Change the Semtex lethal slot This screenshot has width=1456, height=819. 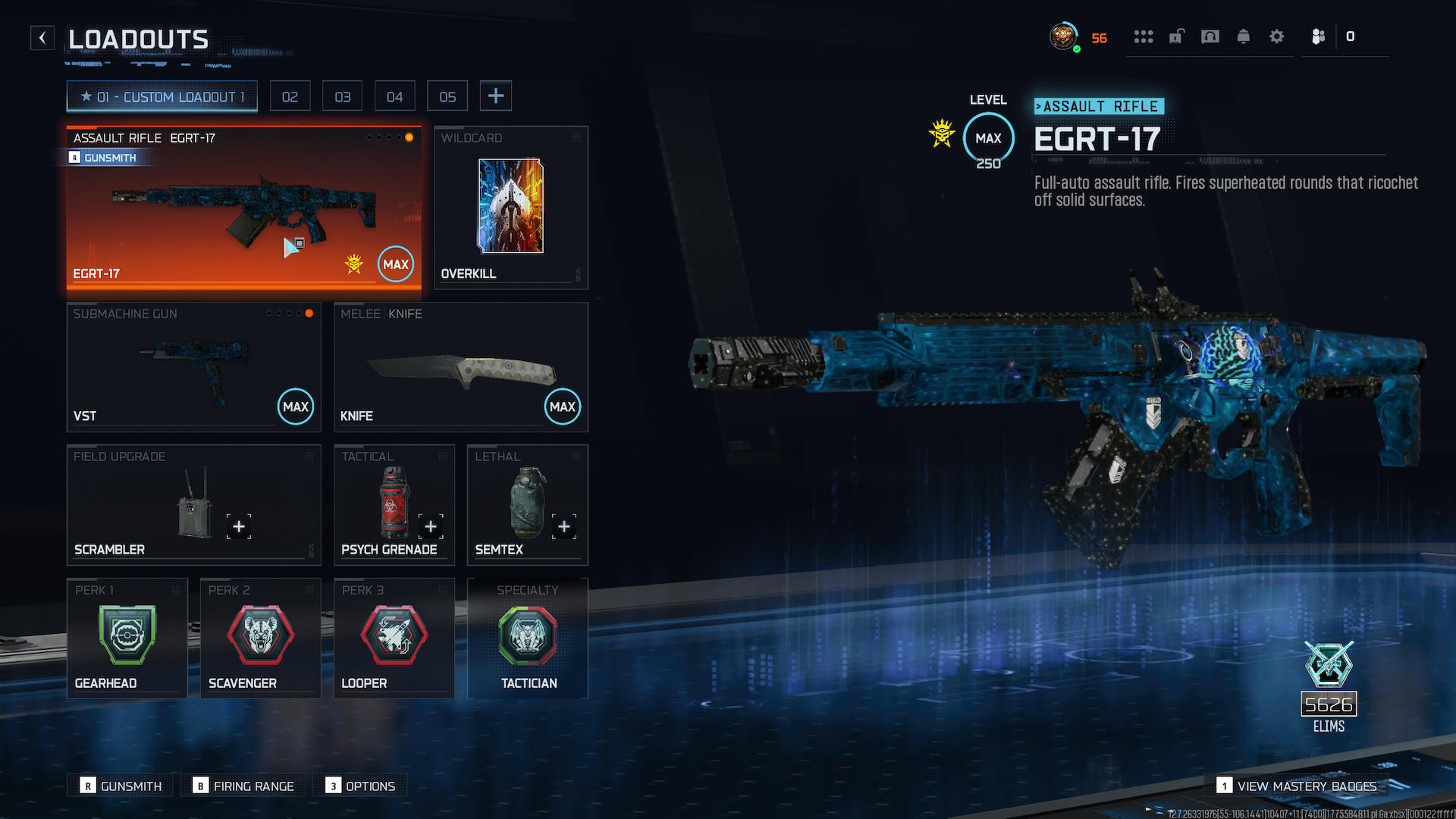click(x=527, y=505)
